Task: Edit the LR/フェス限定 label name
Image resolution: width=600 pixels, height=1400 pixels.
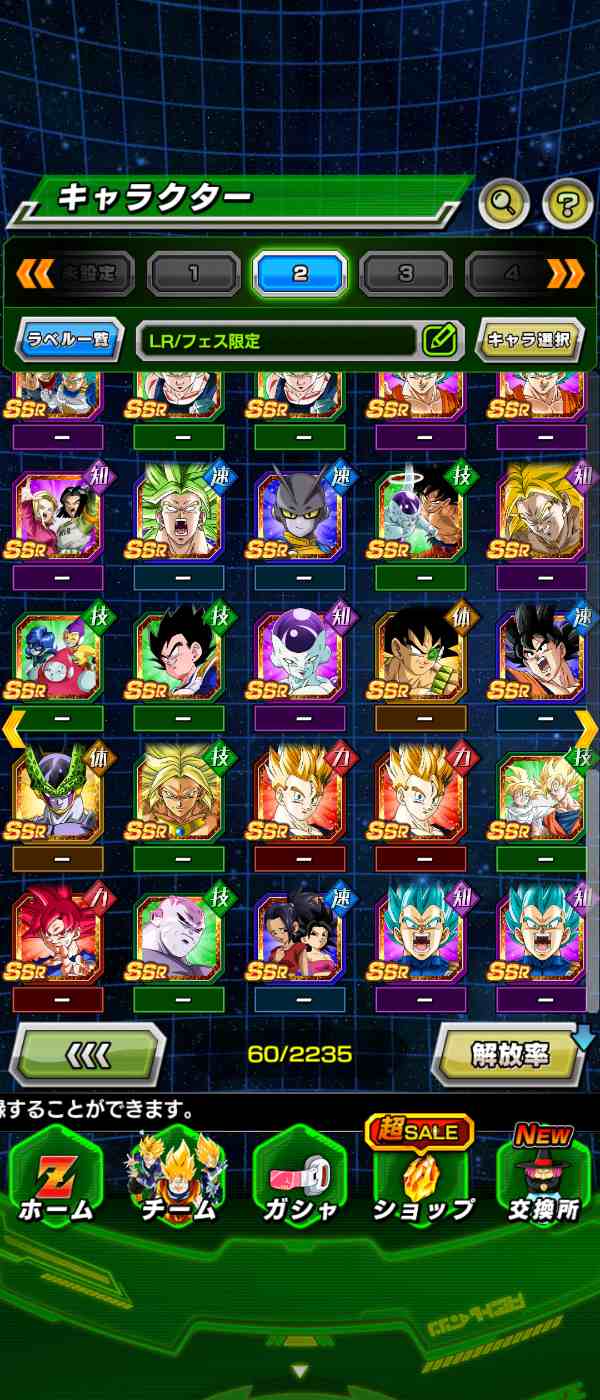Action: click(x=439, y=340)
